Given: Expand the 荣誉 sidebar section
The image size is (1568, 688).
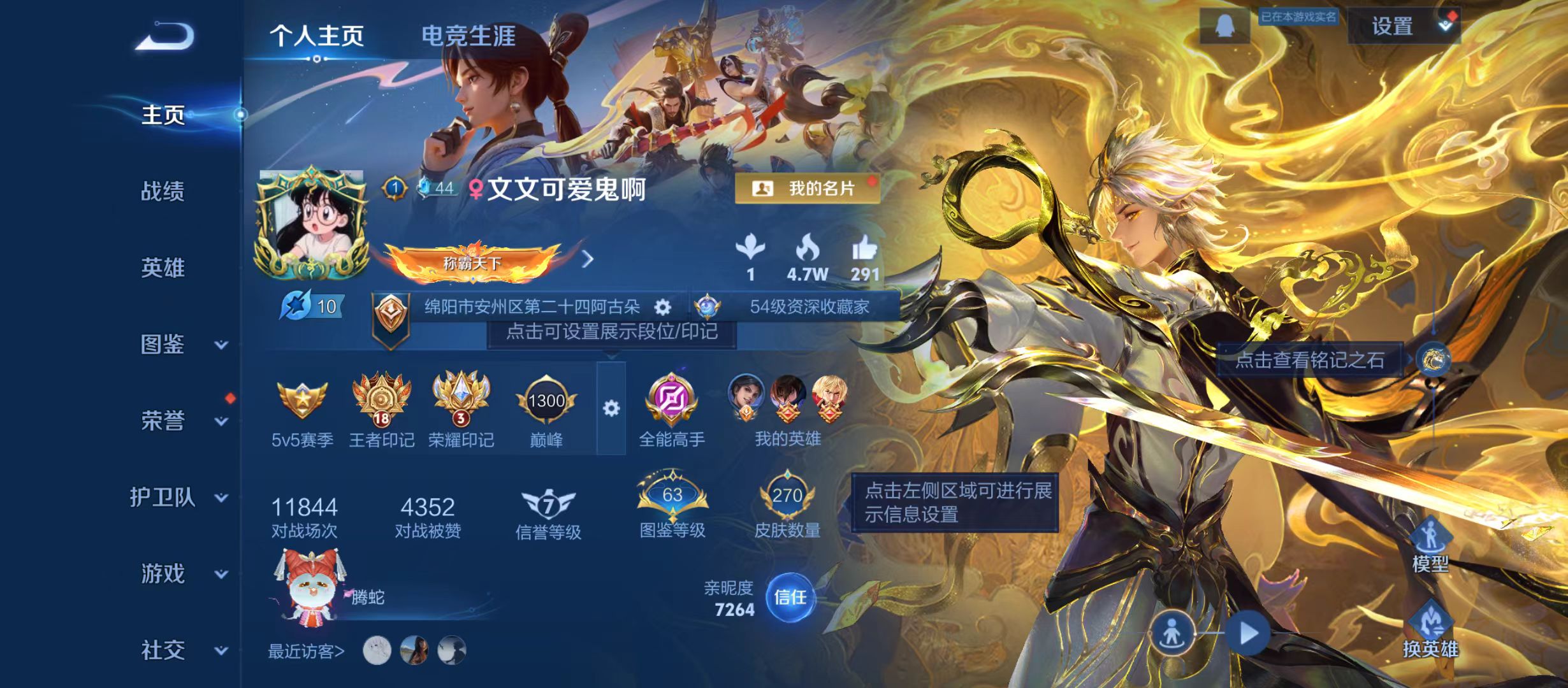Looking at the screenshot, I should (164, 420).
